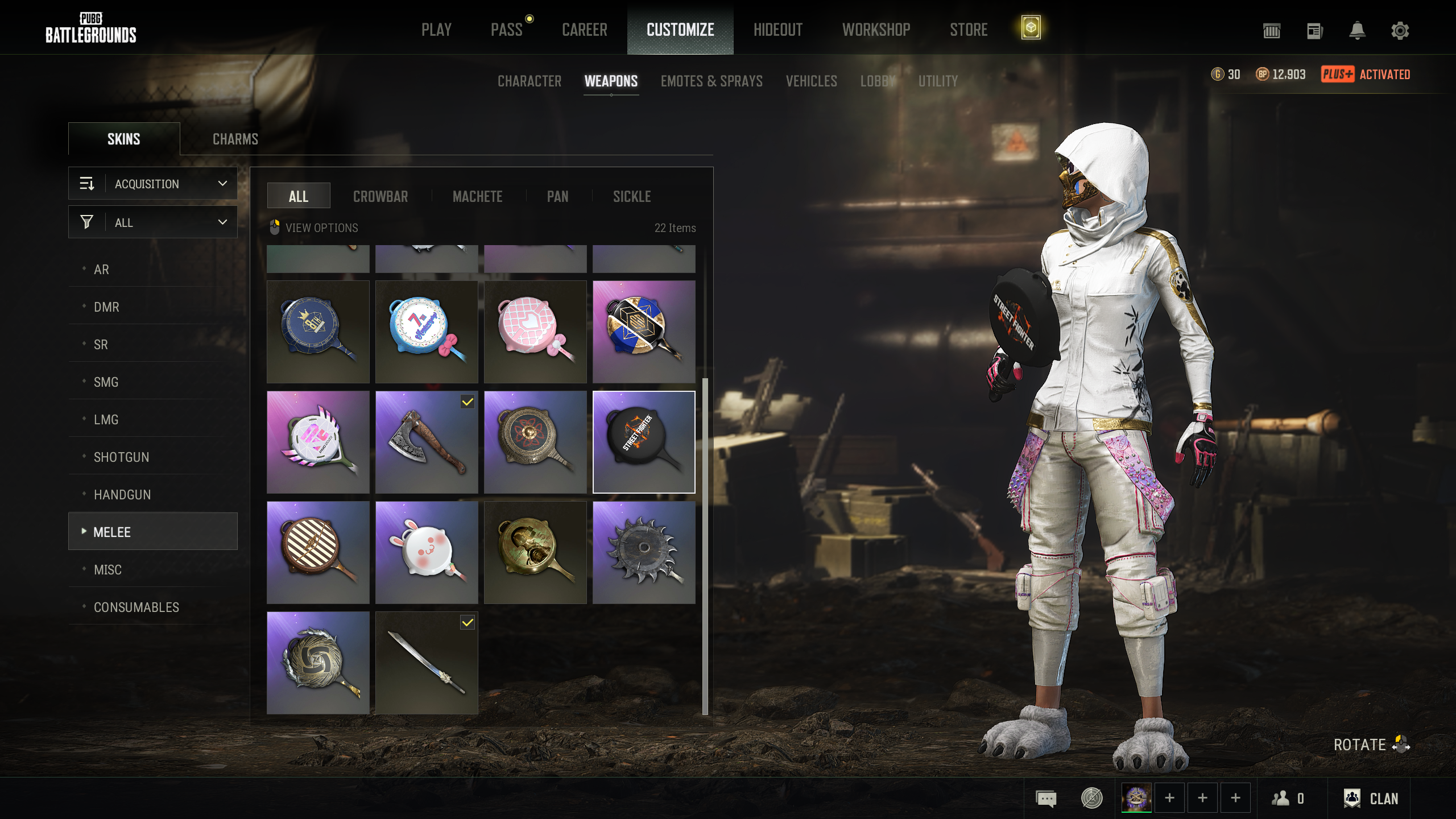Select the equipped axe skin

[427, 442]
